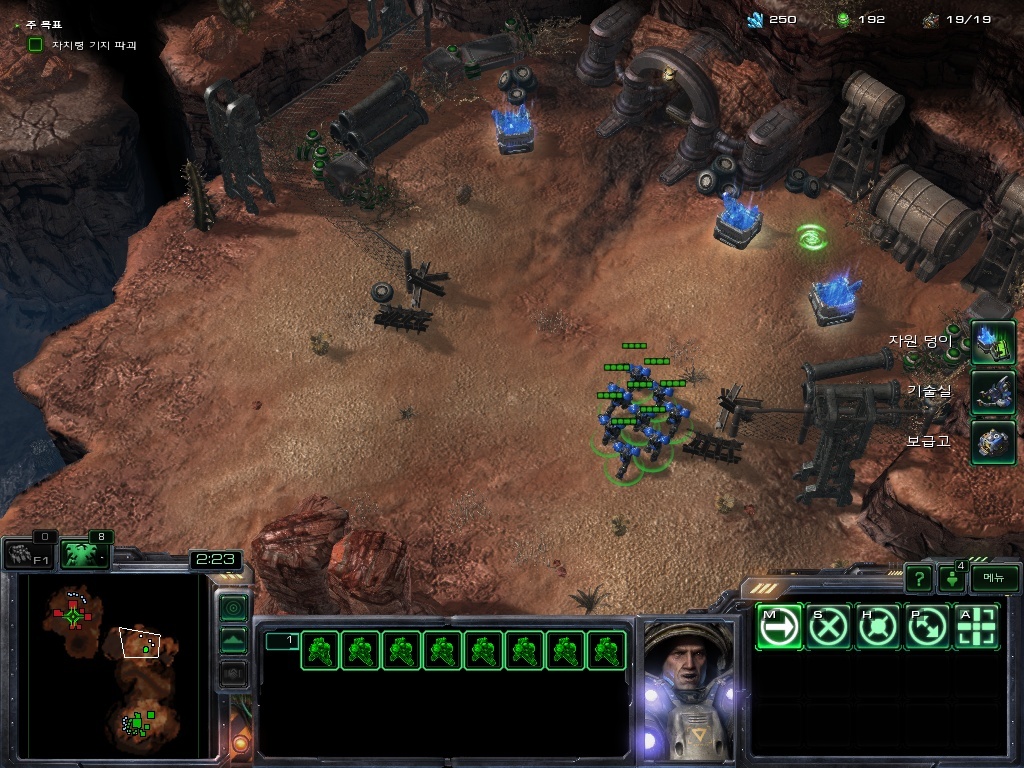1024x768 pixels.
Task: Toggle the minimap terrain view
Action: click(x=233, y=640)
